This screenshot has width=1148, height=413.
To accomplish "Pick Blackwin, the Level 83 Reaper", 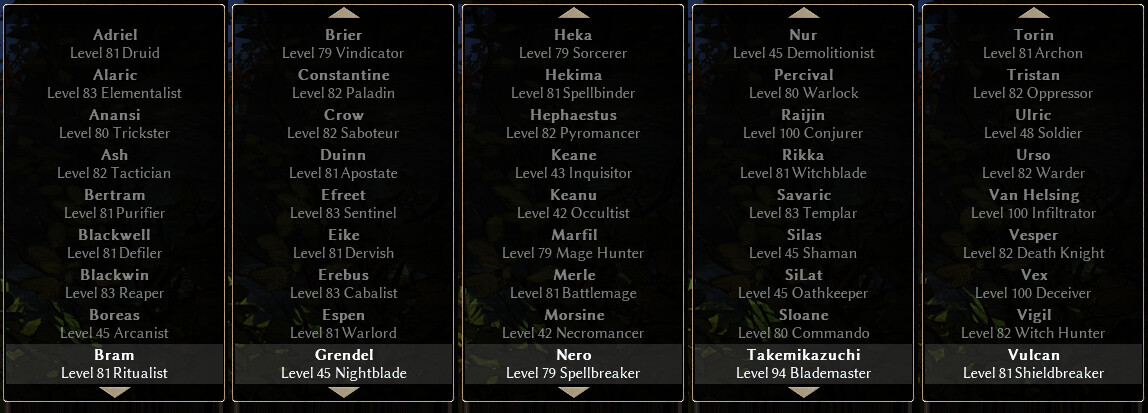I will pos(114,284).
